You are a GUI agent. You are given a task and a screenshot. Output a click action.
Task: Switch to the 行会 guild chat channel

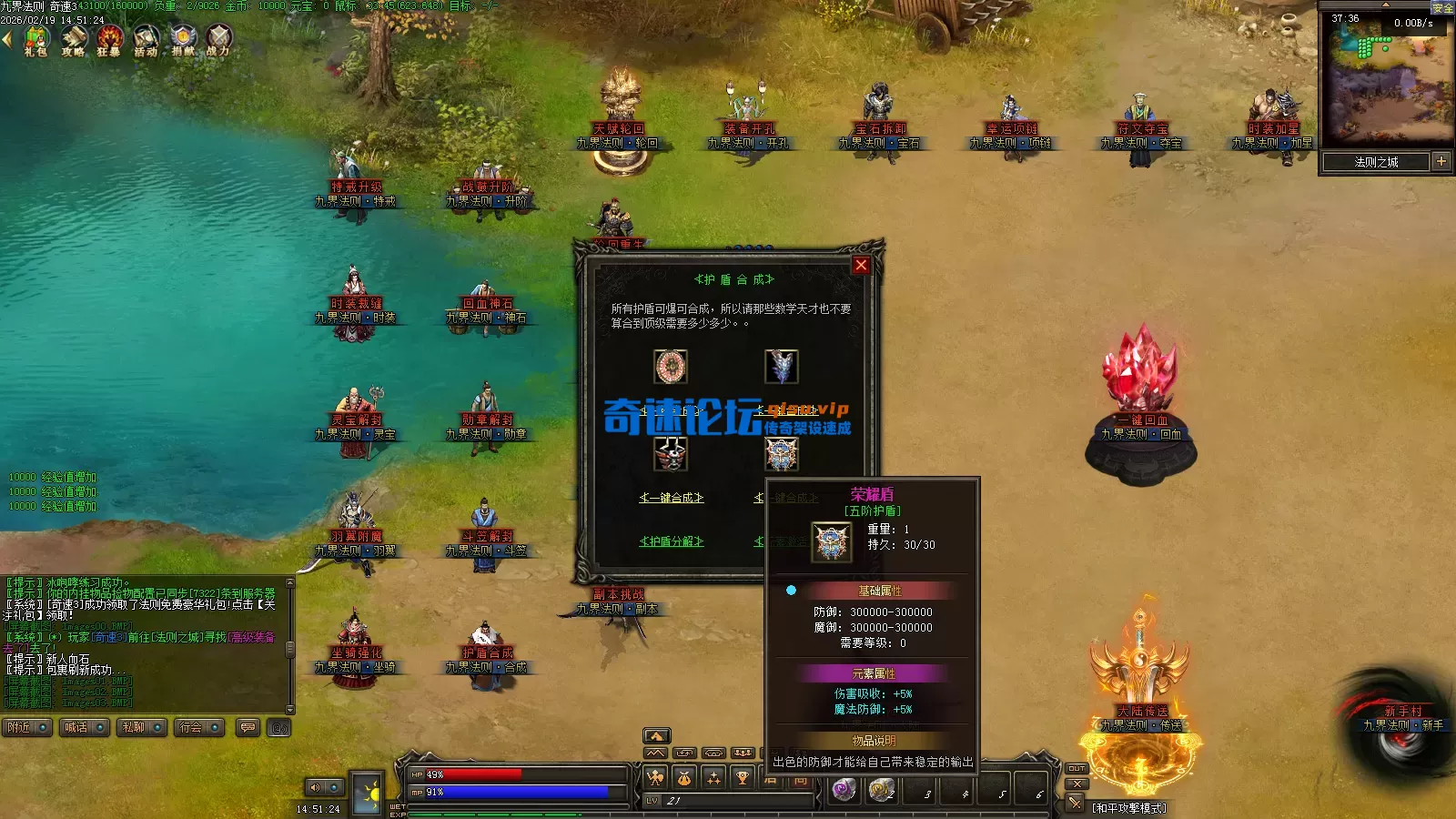(x=198, y=727)
